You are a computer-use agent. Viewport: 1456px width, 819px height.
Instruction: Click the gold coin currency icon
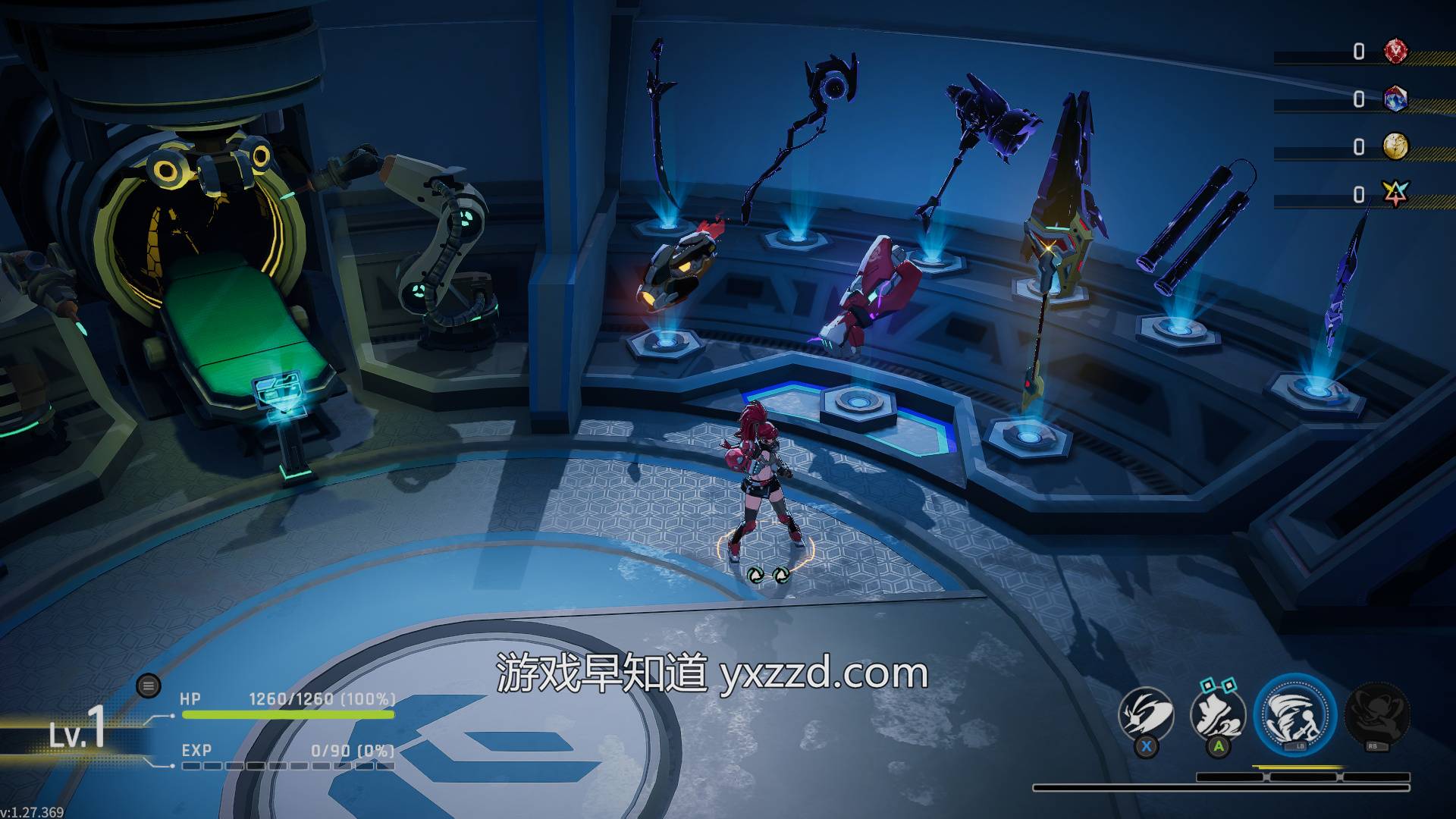click(1395, 146)
